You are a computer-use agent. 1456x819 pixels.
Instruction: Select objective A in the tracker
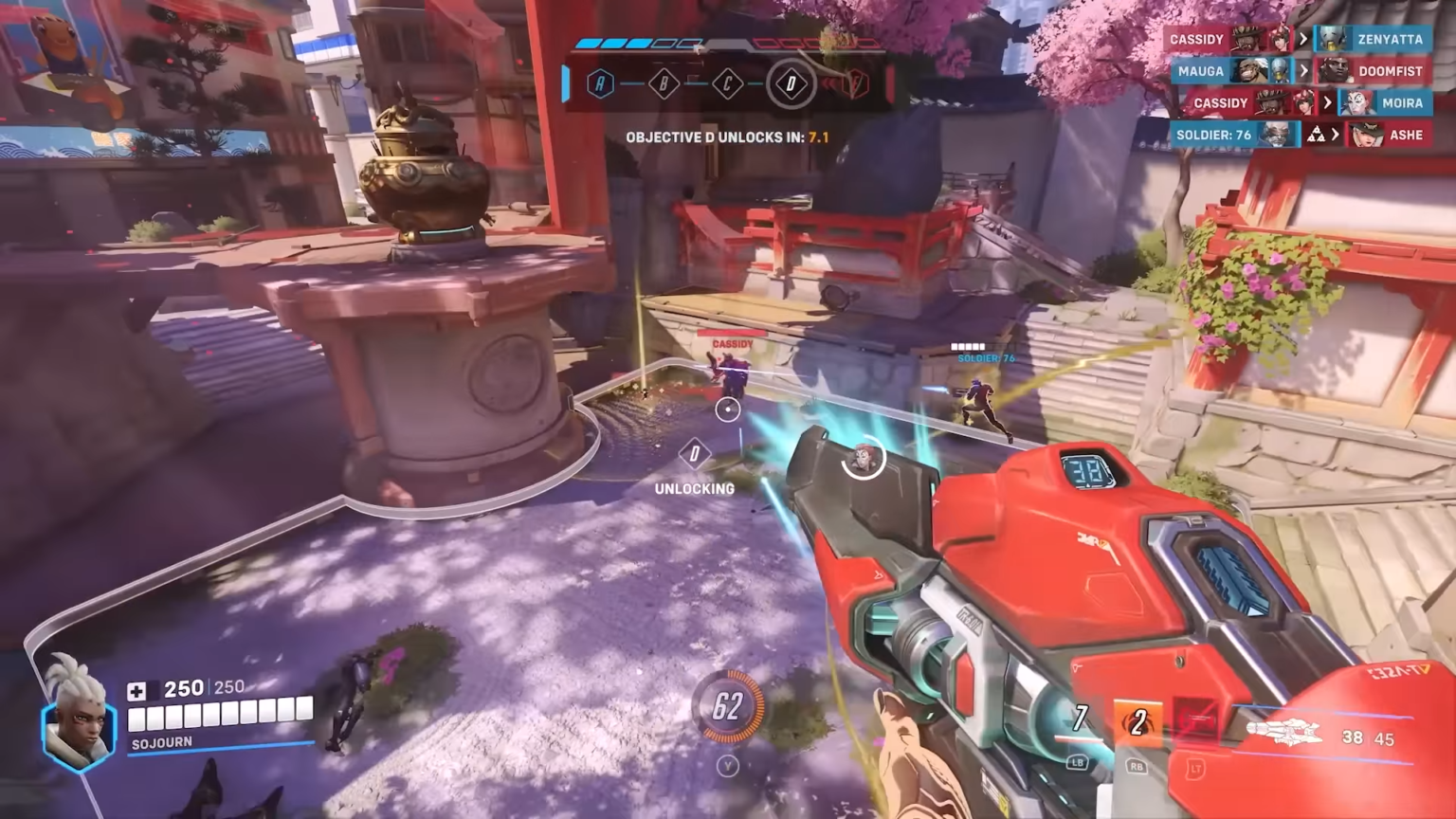tap(599, 84)
